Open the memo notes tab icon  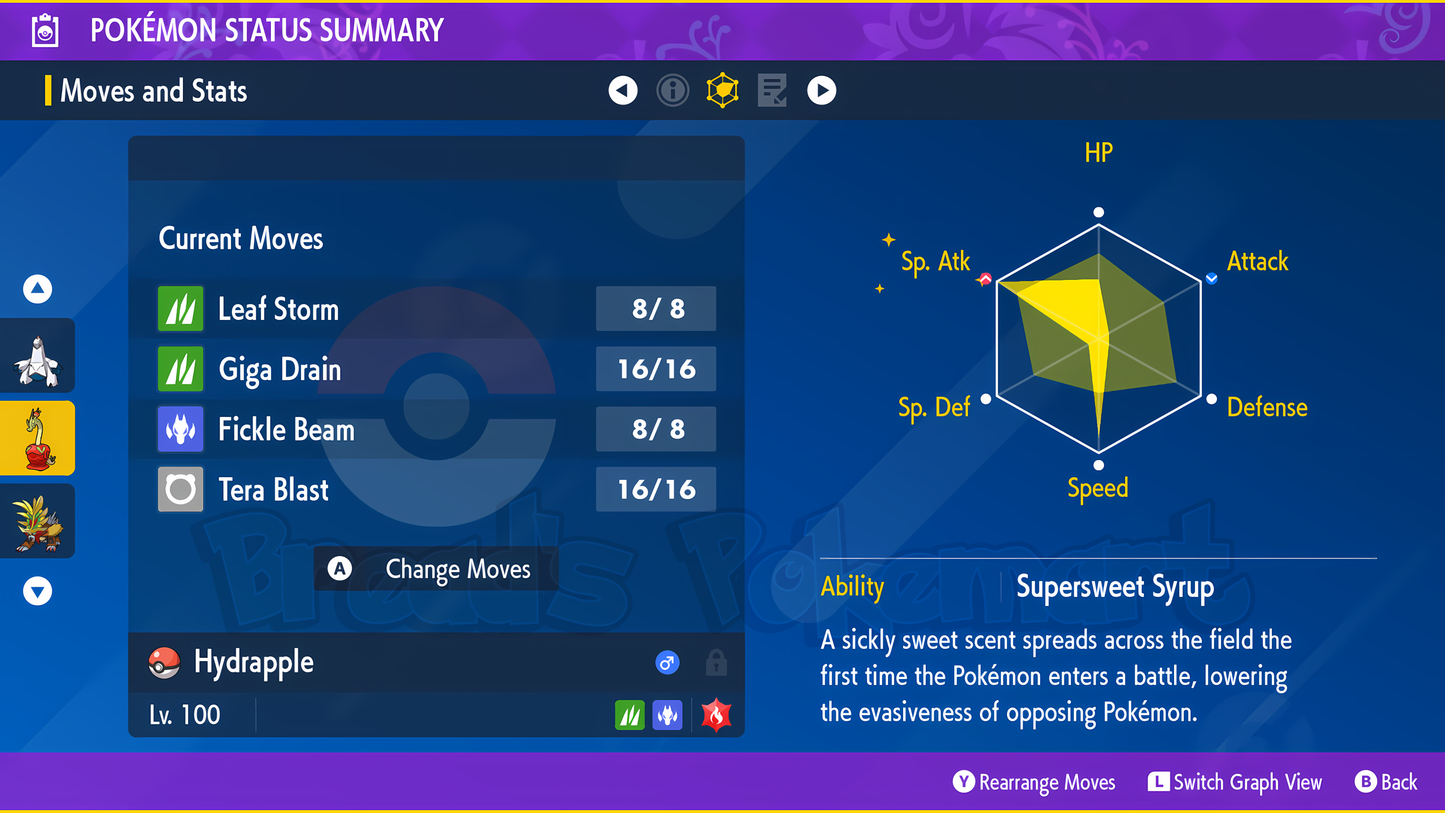pyautogui.click(x=772, y=91)
